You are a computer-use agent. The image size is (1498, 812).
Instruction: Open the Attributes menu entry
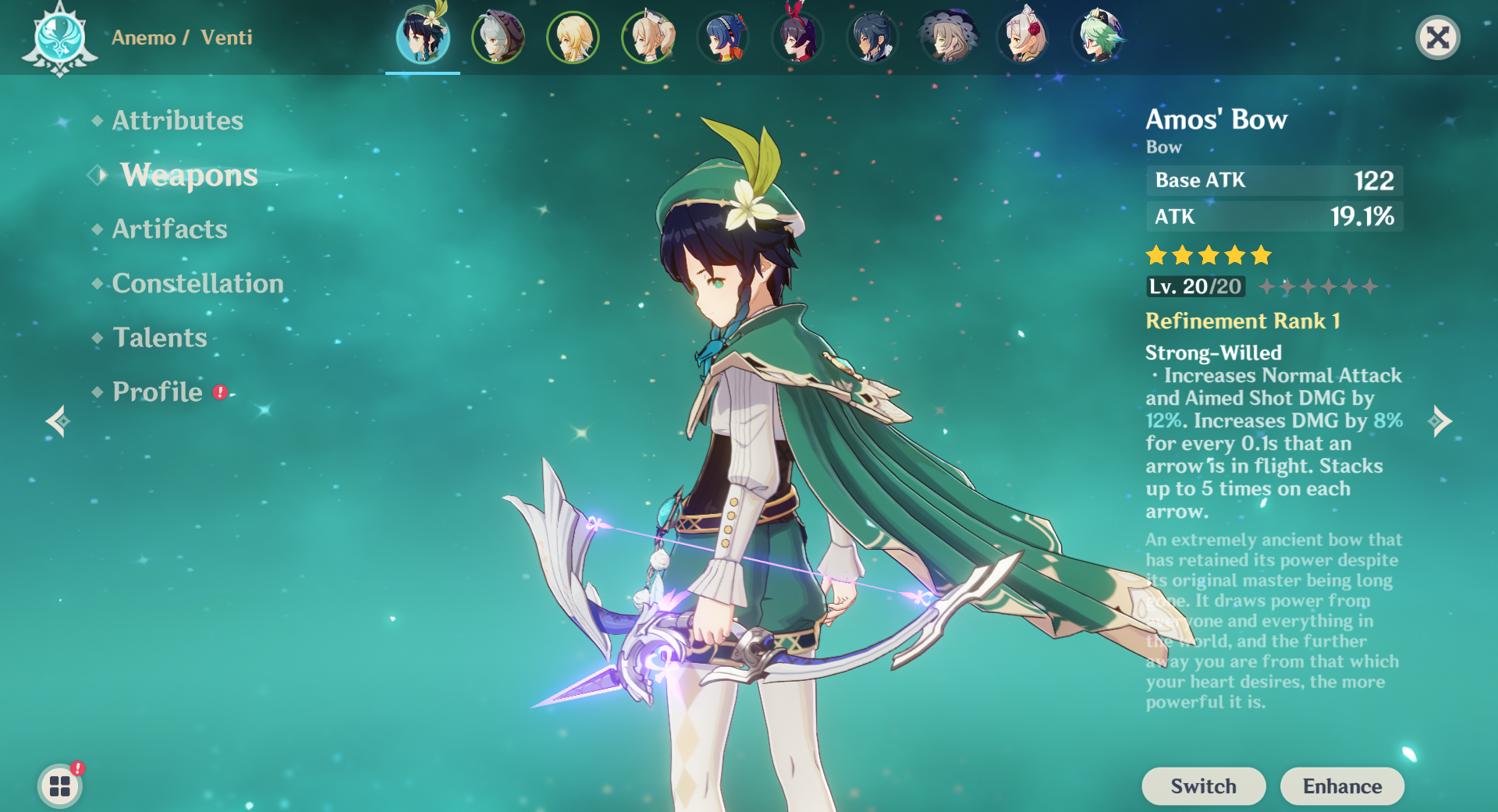click(177, 120)
